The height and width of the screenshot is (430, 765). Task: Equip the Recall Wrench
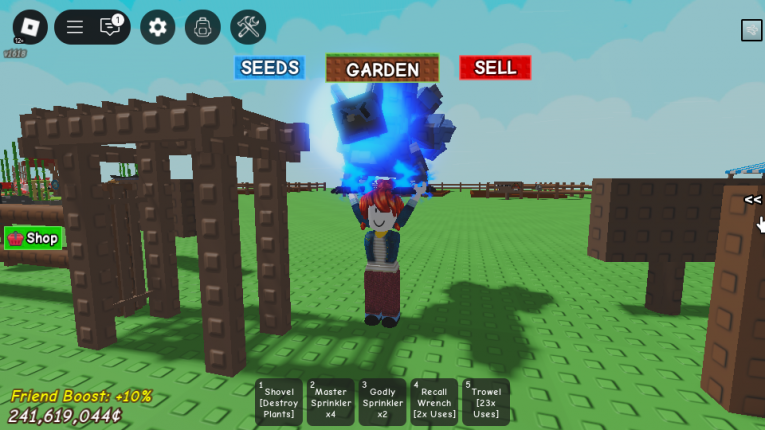click(x=434, y=402)
